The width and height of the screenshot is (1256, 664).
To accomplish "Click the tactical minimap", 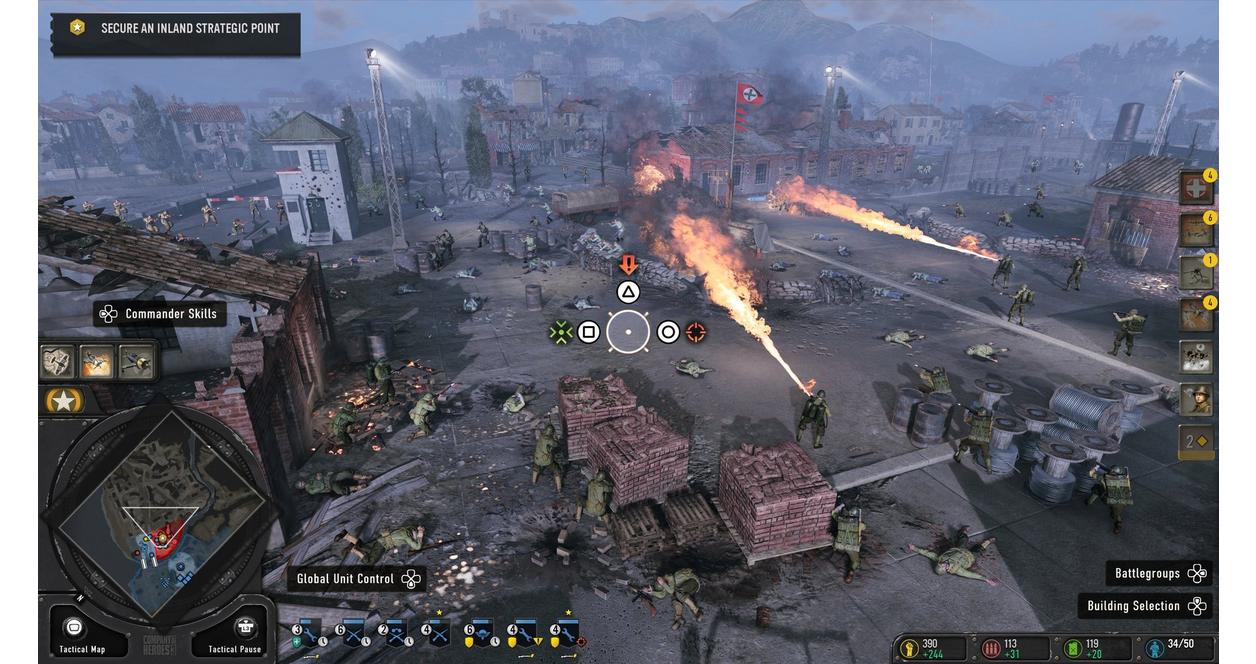I will [160, 518].
